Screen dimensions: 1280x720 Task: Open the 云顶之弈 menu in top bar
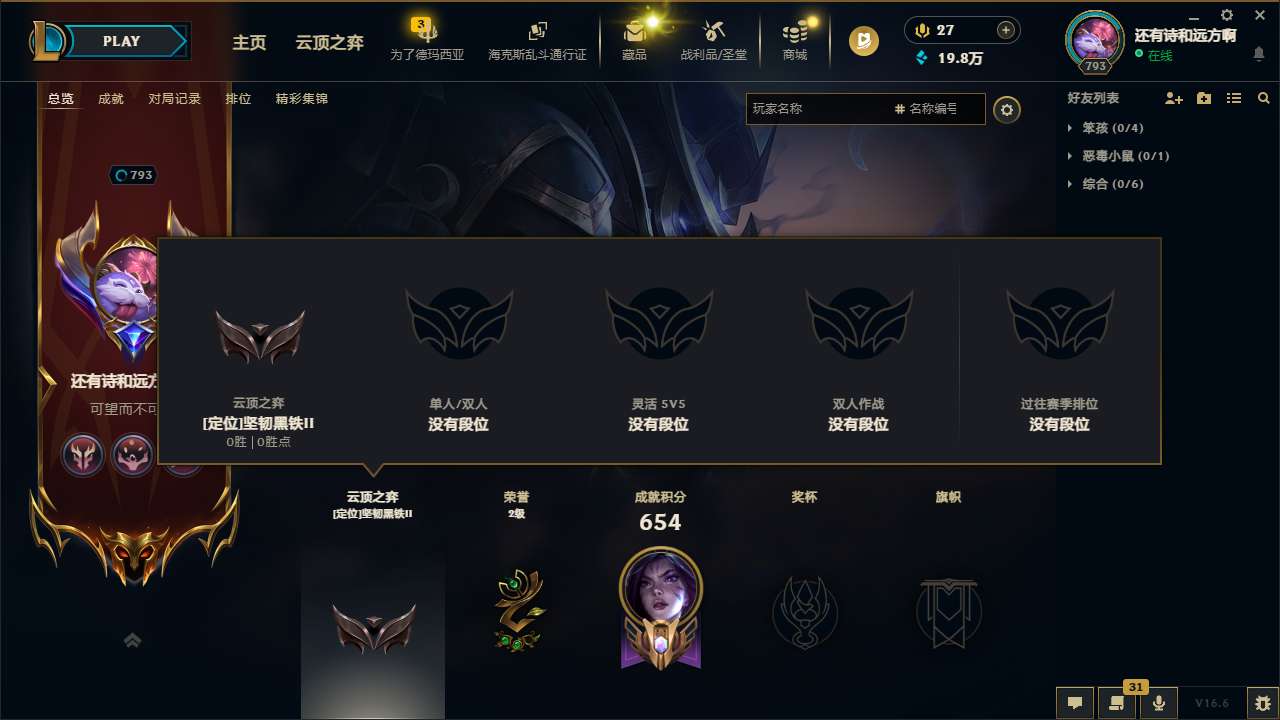tap(328, 43)
